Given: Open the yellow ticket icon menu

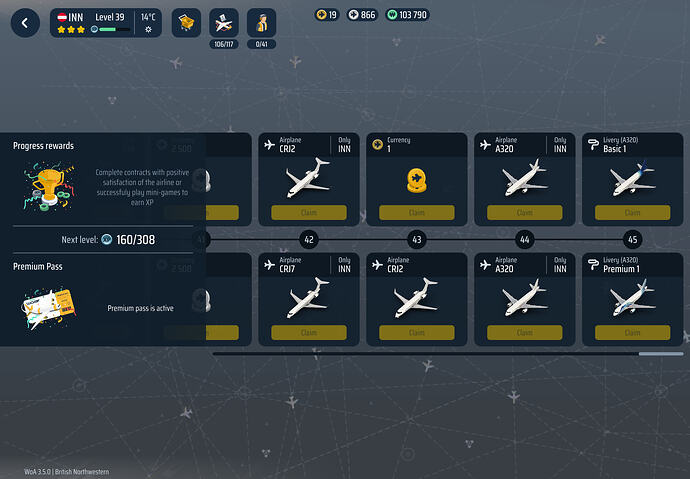Looking at the screenshot, I should click(x=186, y=23).
